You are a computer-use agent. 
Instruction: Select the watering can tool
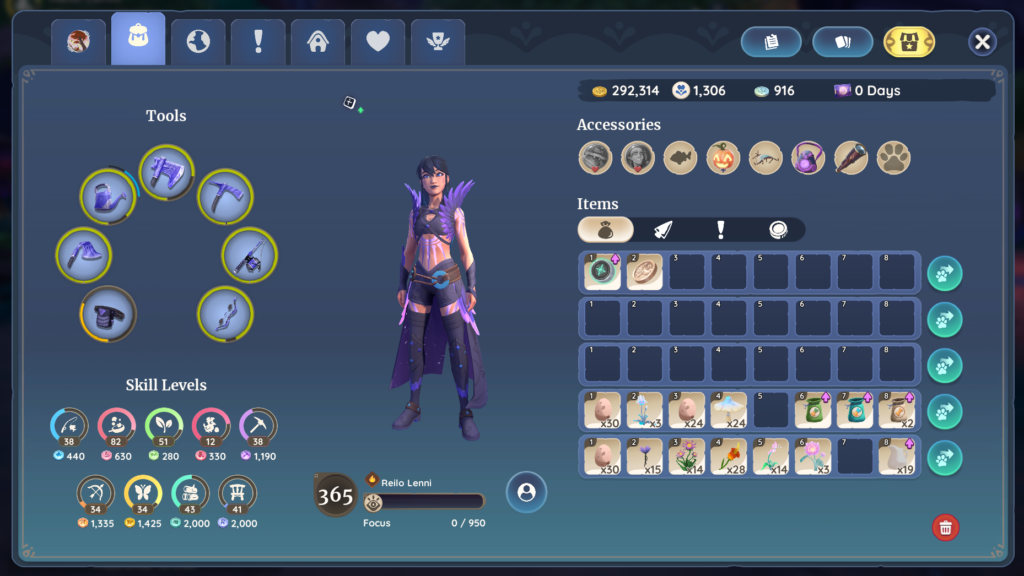pyautogui.click(x=107, y=197)
